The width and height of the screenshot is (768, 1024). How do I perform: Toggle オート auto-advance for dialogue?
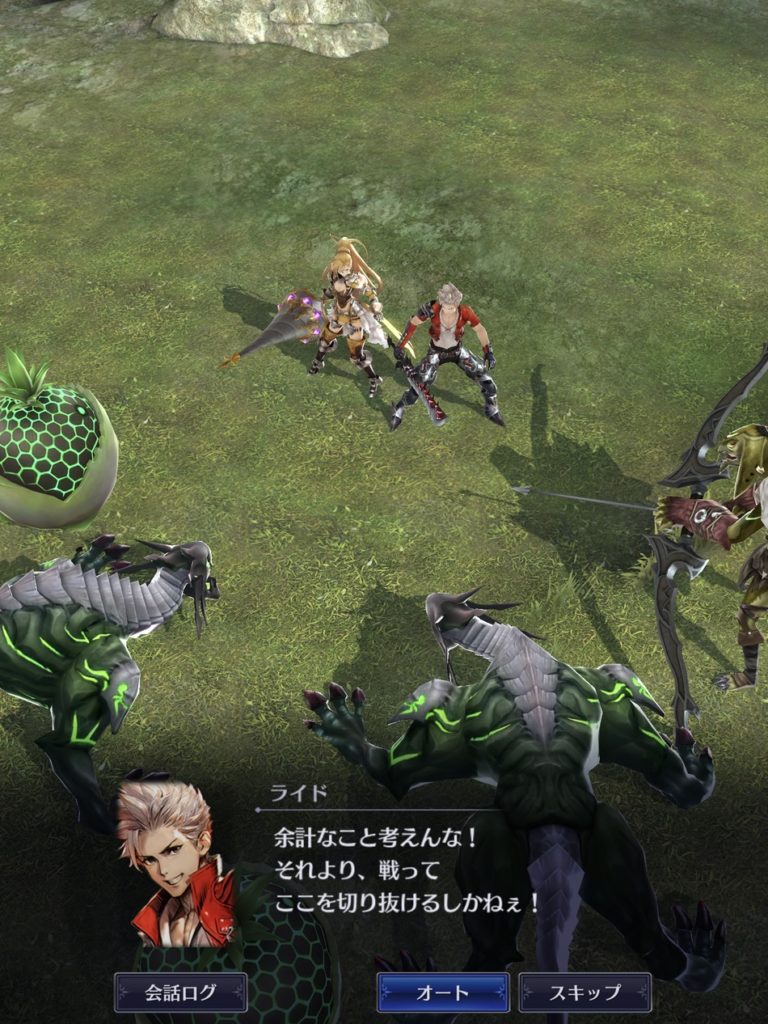point(442,992)
